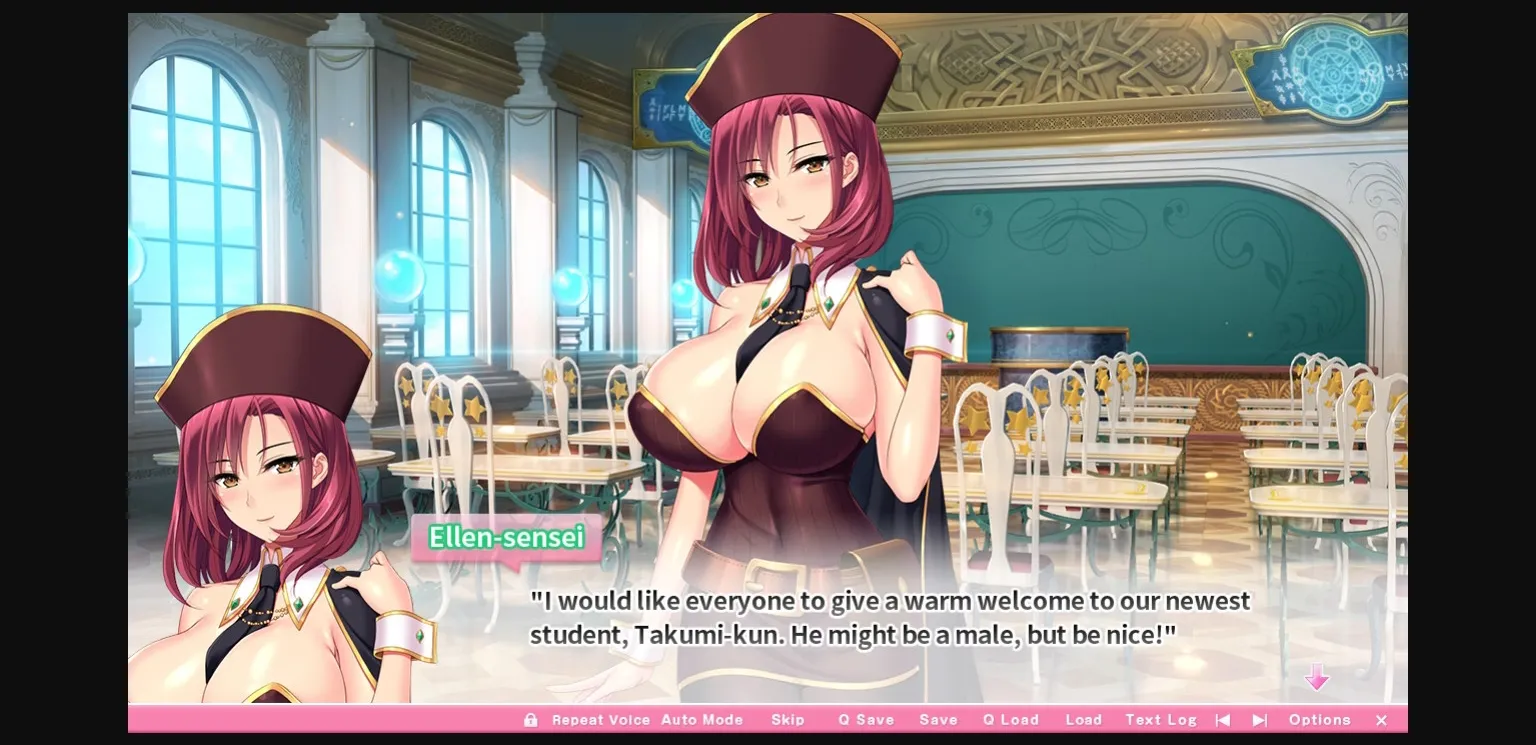Screen dimensions: 1536x745
Task: Open the Save screen
Action: point(938,719)
